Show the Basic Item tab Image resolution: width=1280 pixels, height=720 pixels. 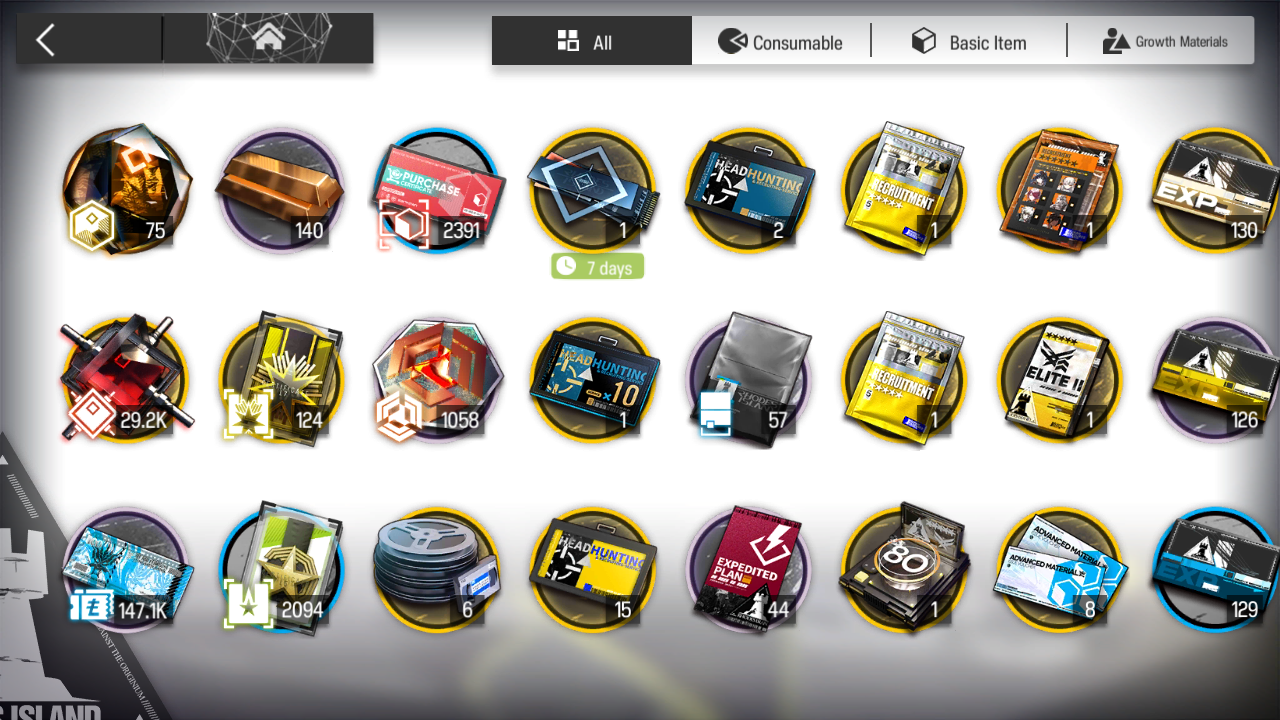click(x=968, y=42)
